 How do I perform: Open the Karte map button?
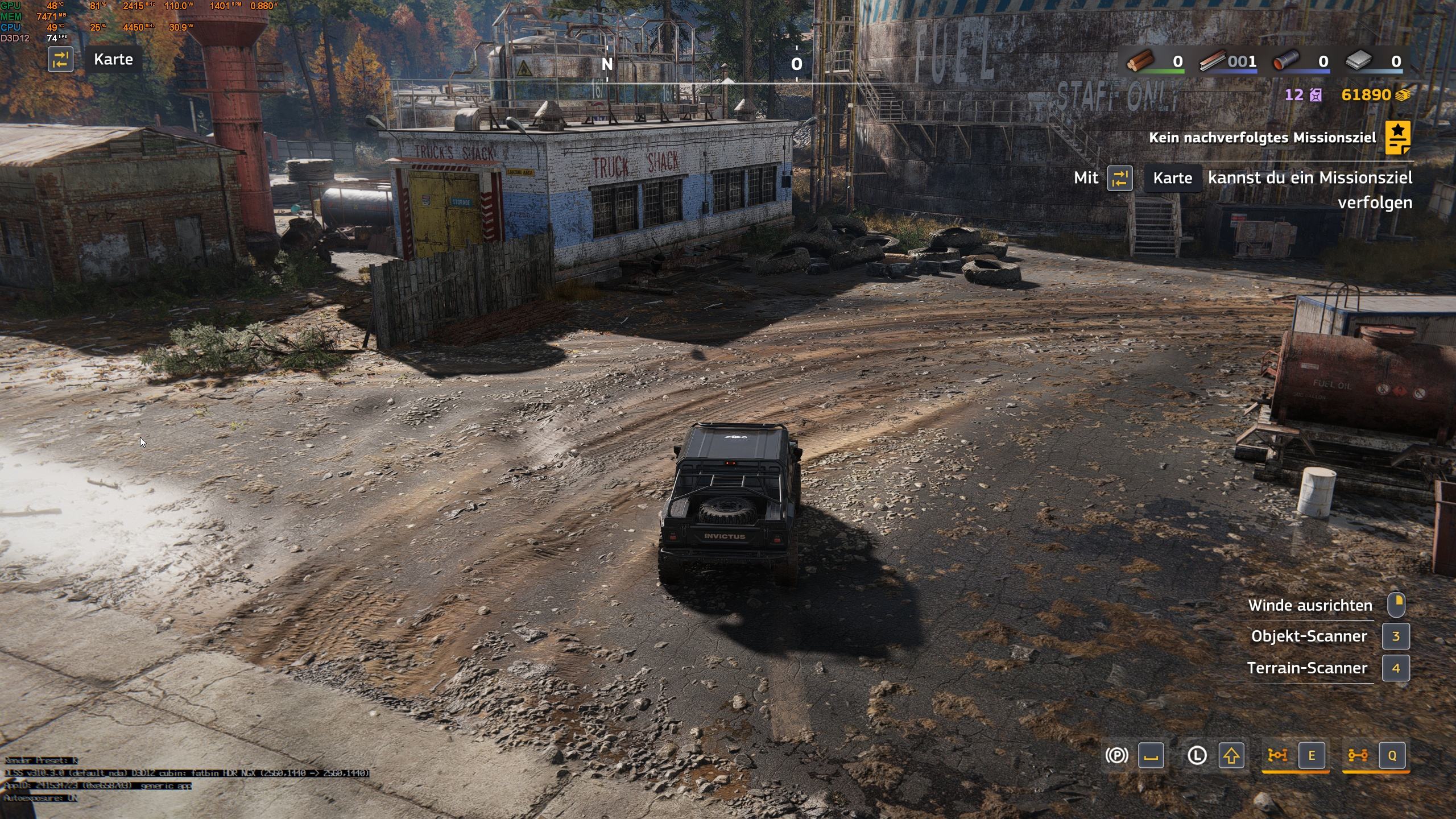click(113, 60)
